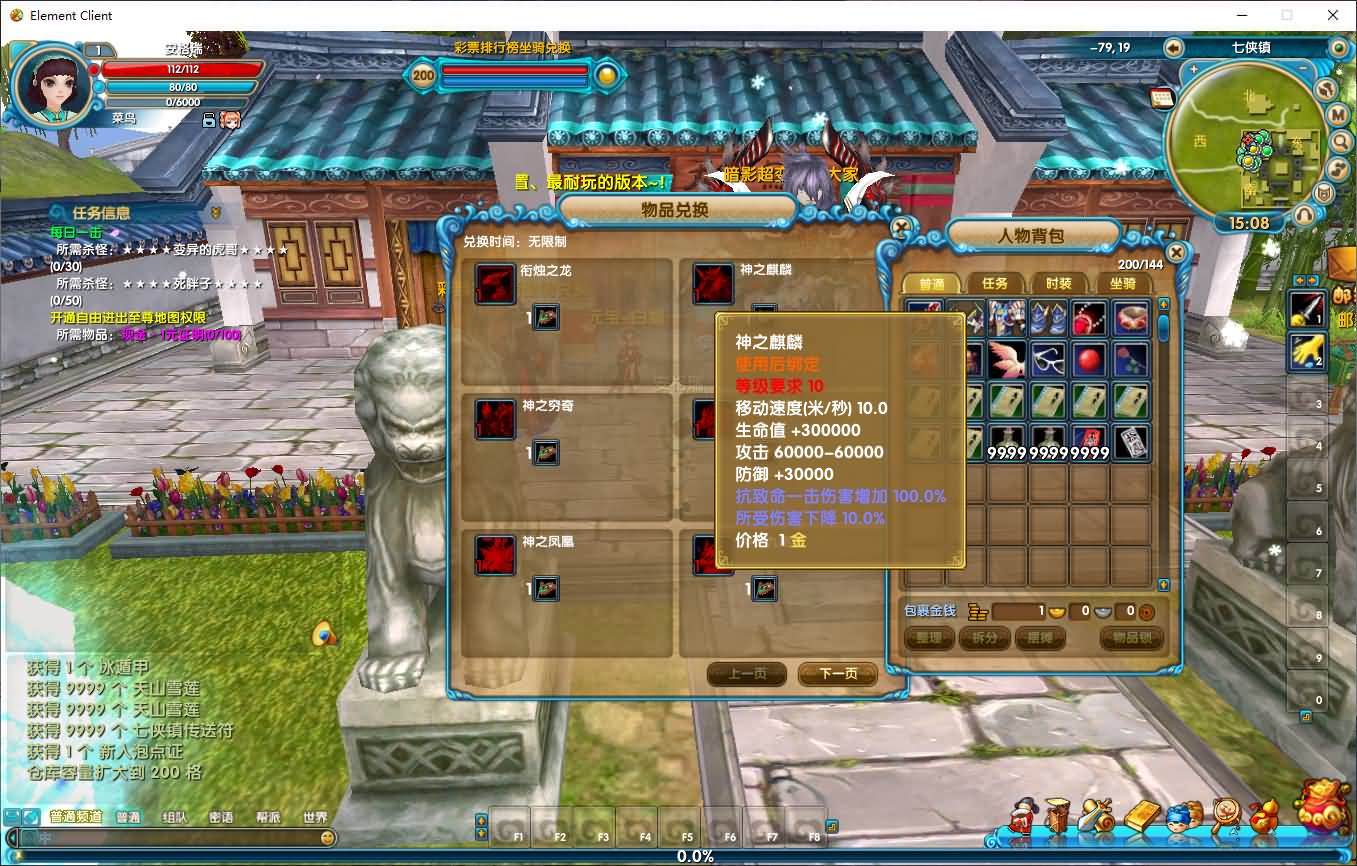Expand the small arrow below the right action bar

(1305, 716)
